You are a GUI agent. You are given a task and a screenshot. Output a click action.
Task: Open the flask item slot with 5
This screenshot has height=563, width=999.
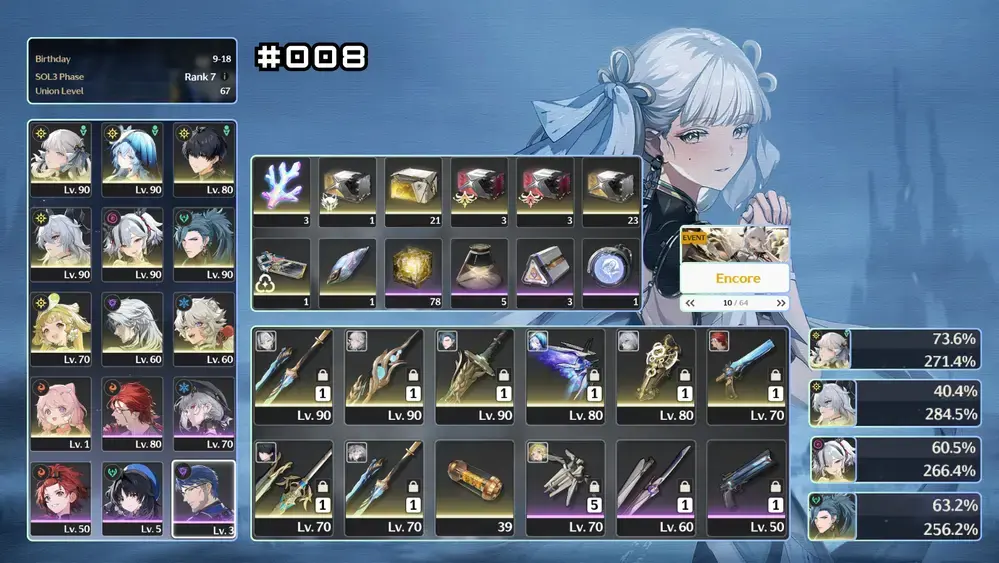coord(479,271)
